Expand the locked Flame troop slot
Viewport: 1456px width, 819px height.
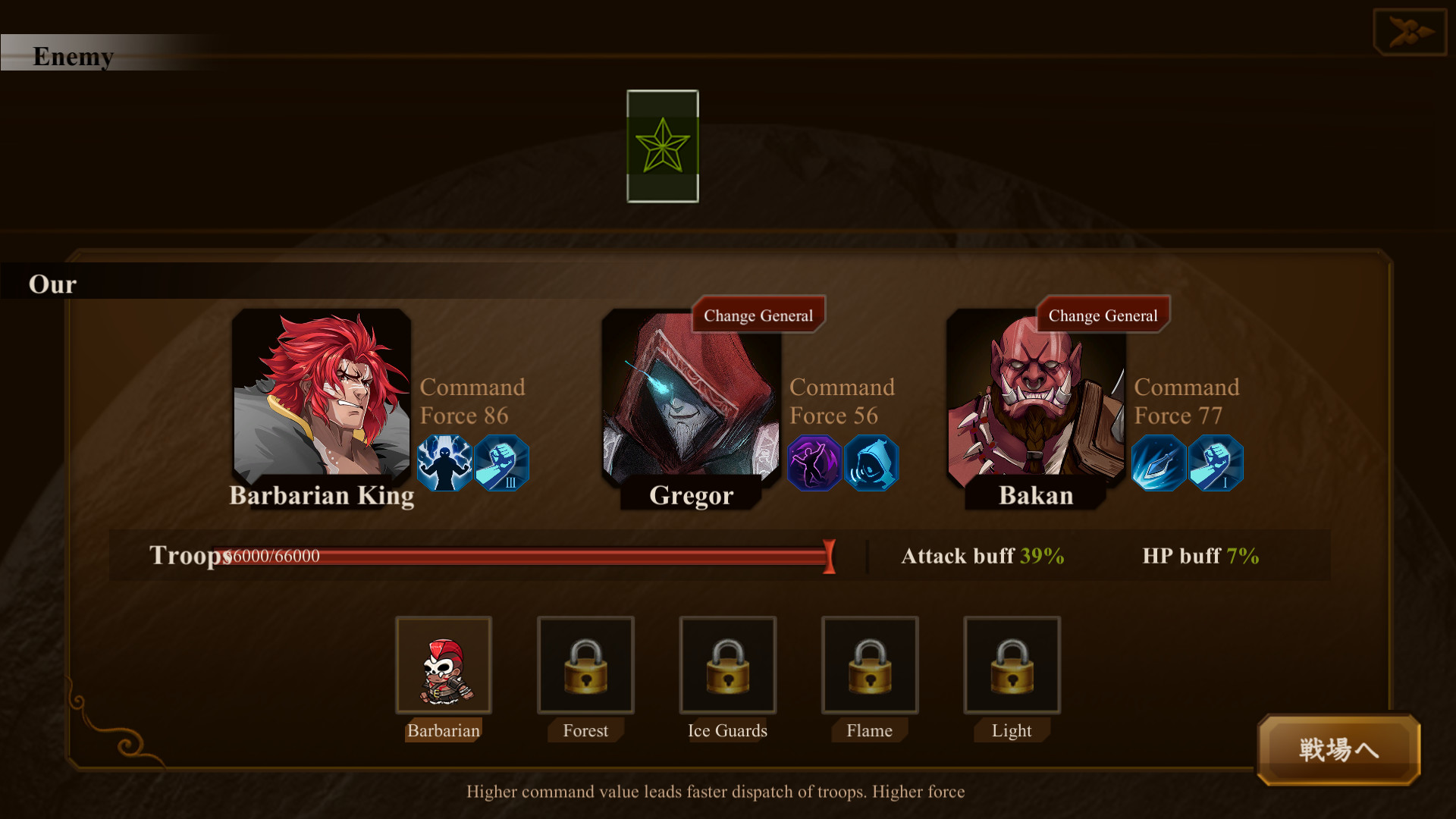[869, 665]
